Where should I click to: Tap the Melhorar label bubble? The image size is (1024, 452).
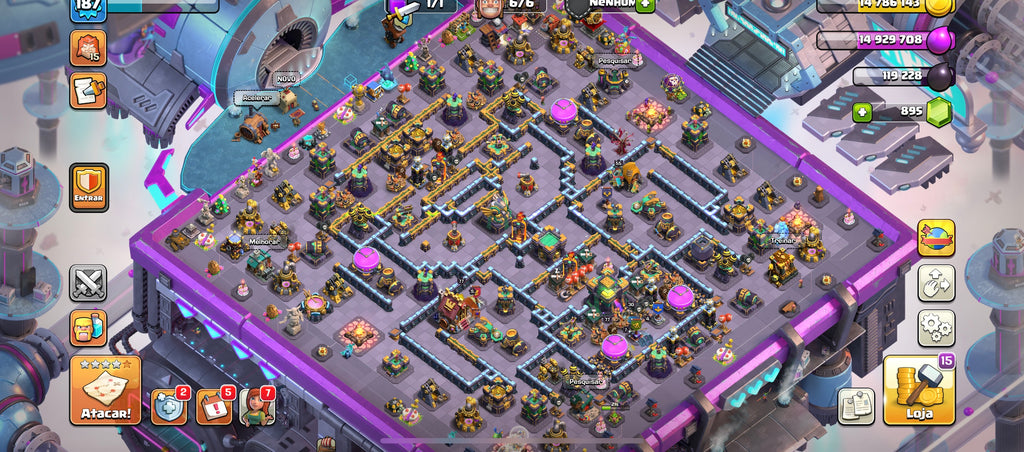262,241
